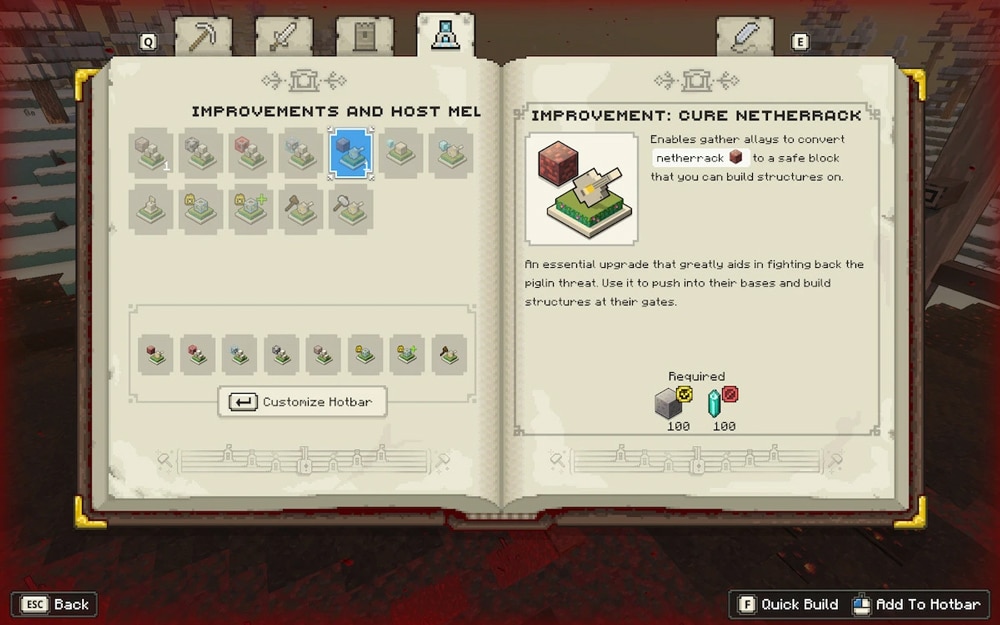Select the hotbar slot with wooden hammer
Viewport: 1000px width, 625px height.
(x=449, y=355)
